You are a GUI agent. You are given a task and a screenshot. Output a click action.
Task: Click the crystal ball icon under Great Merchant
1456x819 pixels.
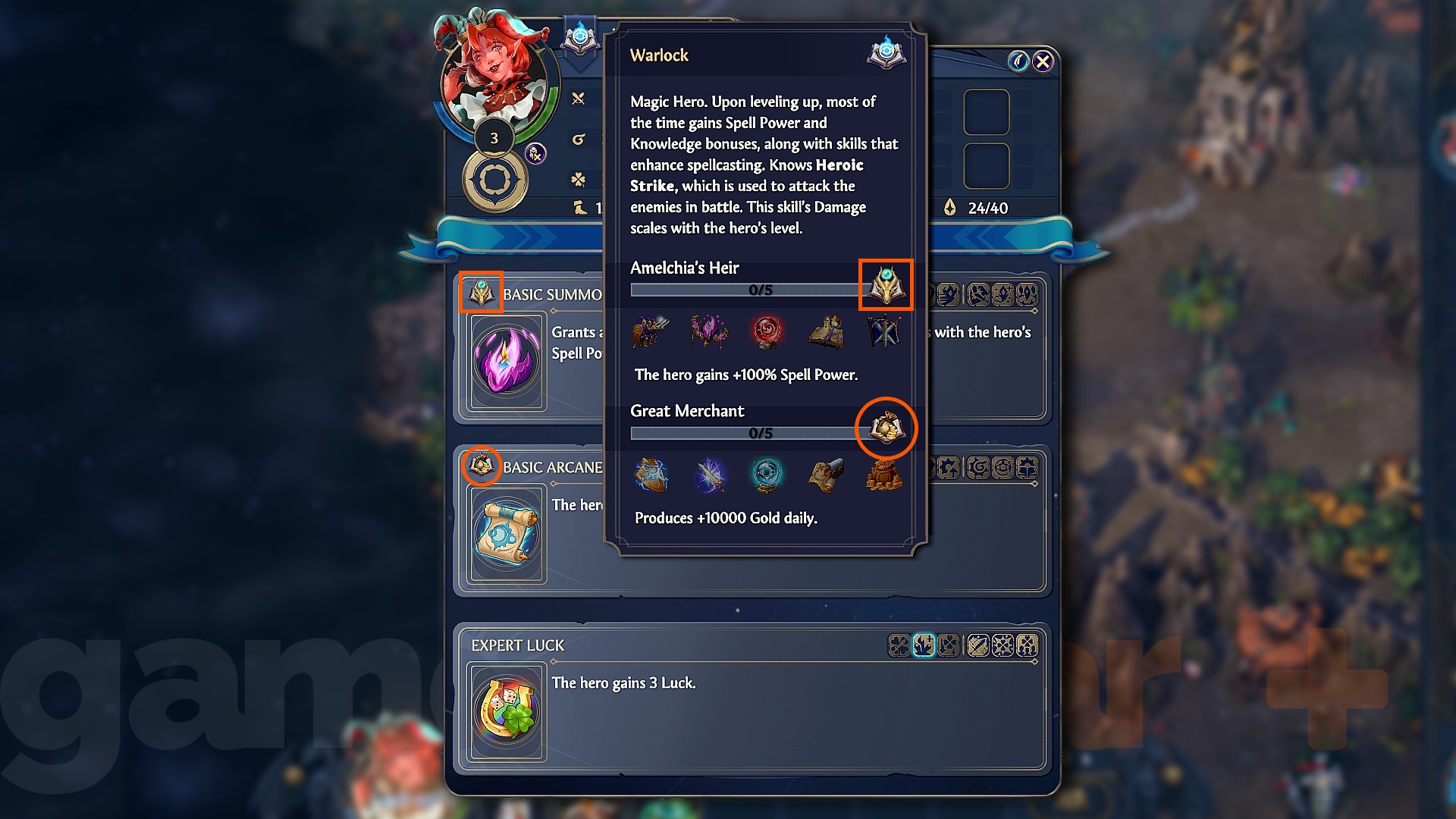pos(767,475)
